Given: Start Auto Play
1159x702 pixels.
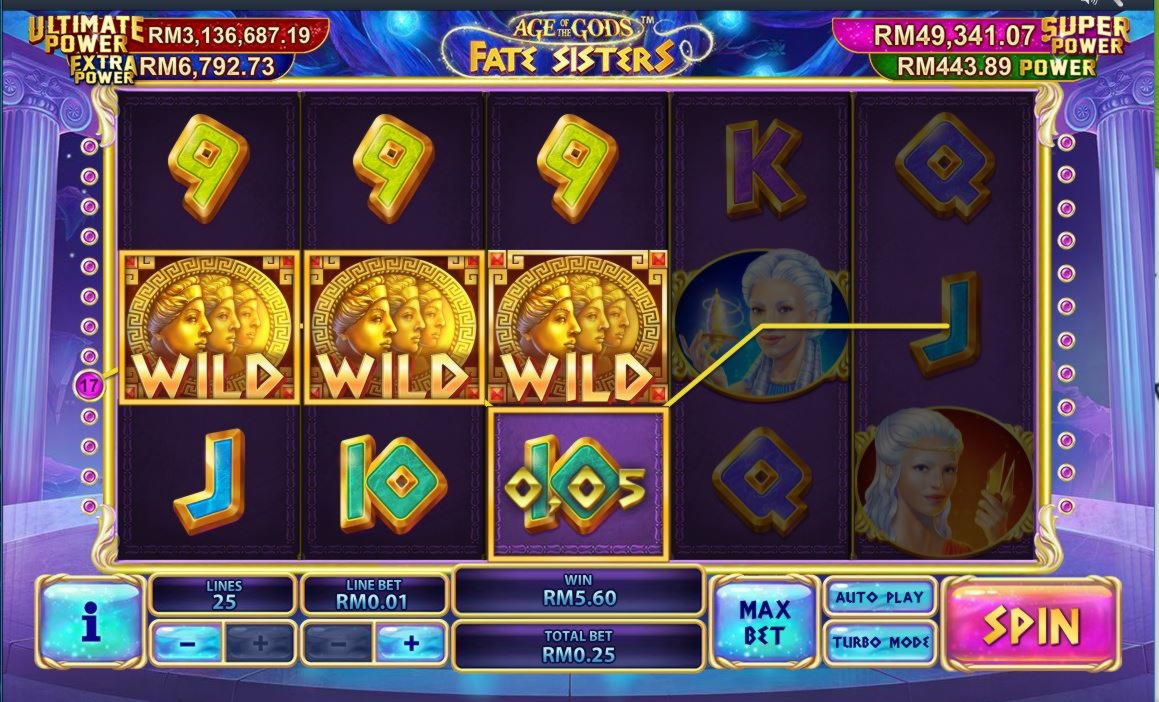Looking at the screenshot, I should click(879, 597).
